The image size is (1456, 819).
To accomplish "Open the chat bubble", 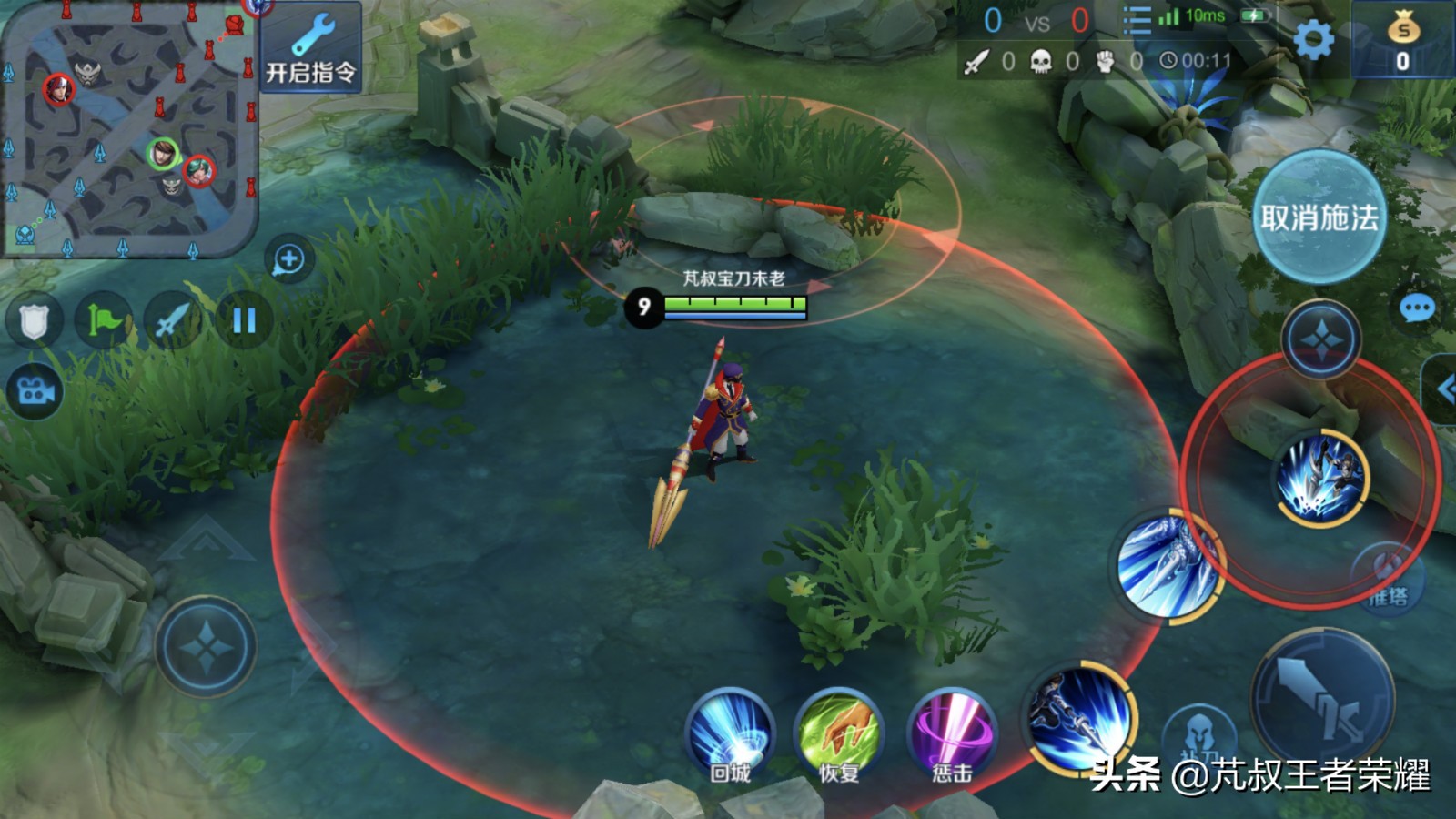I will [x=1416, y=308].
